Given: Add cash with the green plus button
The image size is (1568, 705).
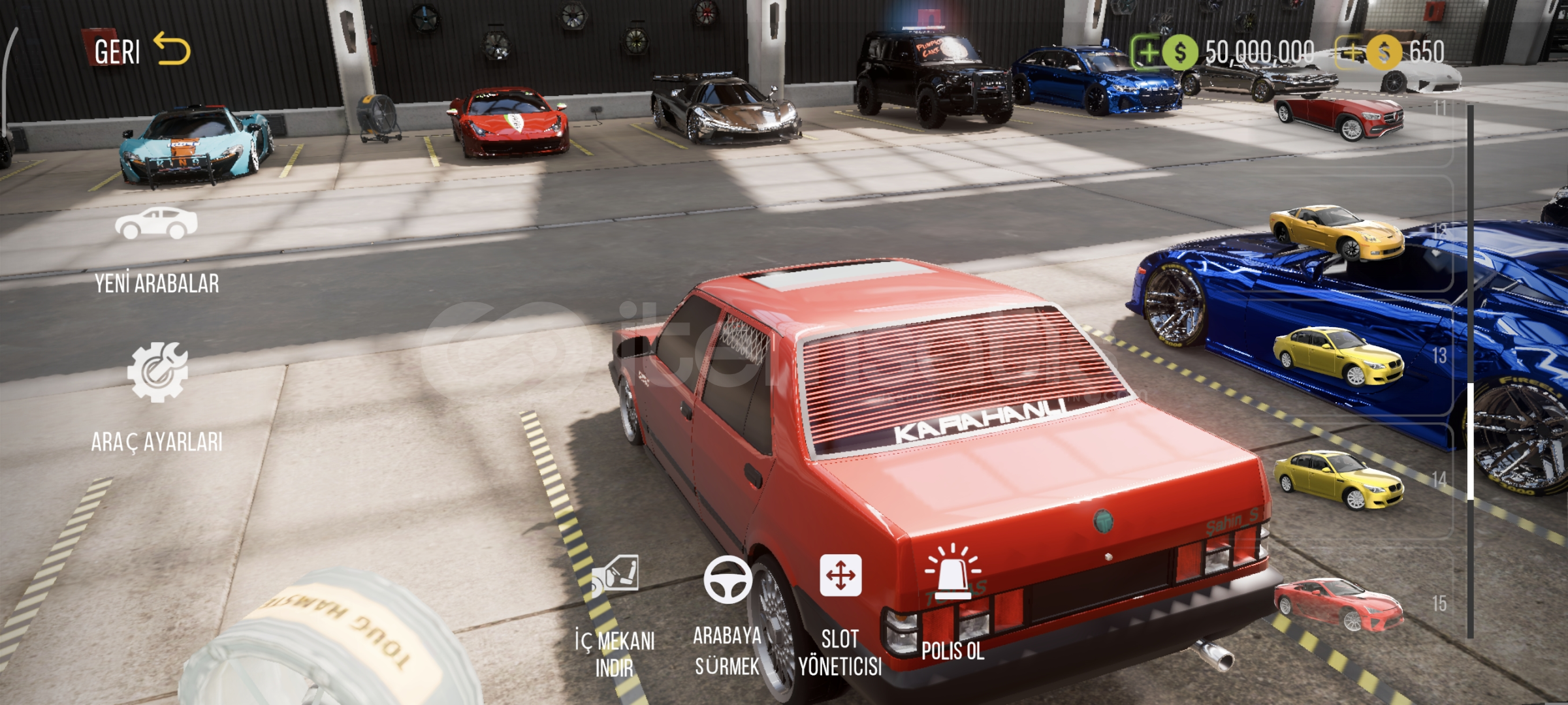Looking at the screenshot, I should pos(1147,52).
